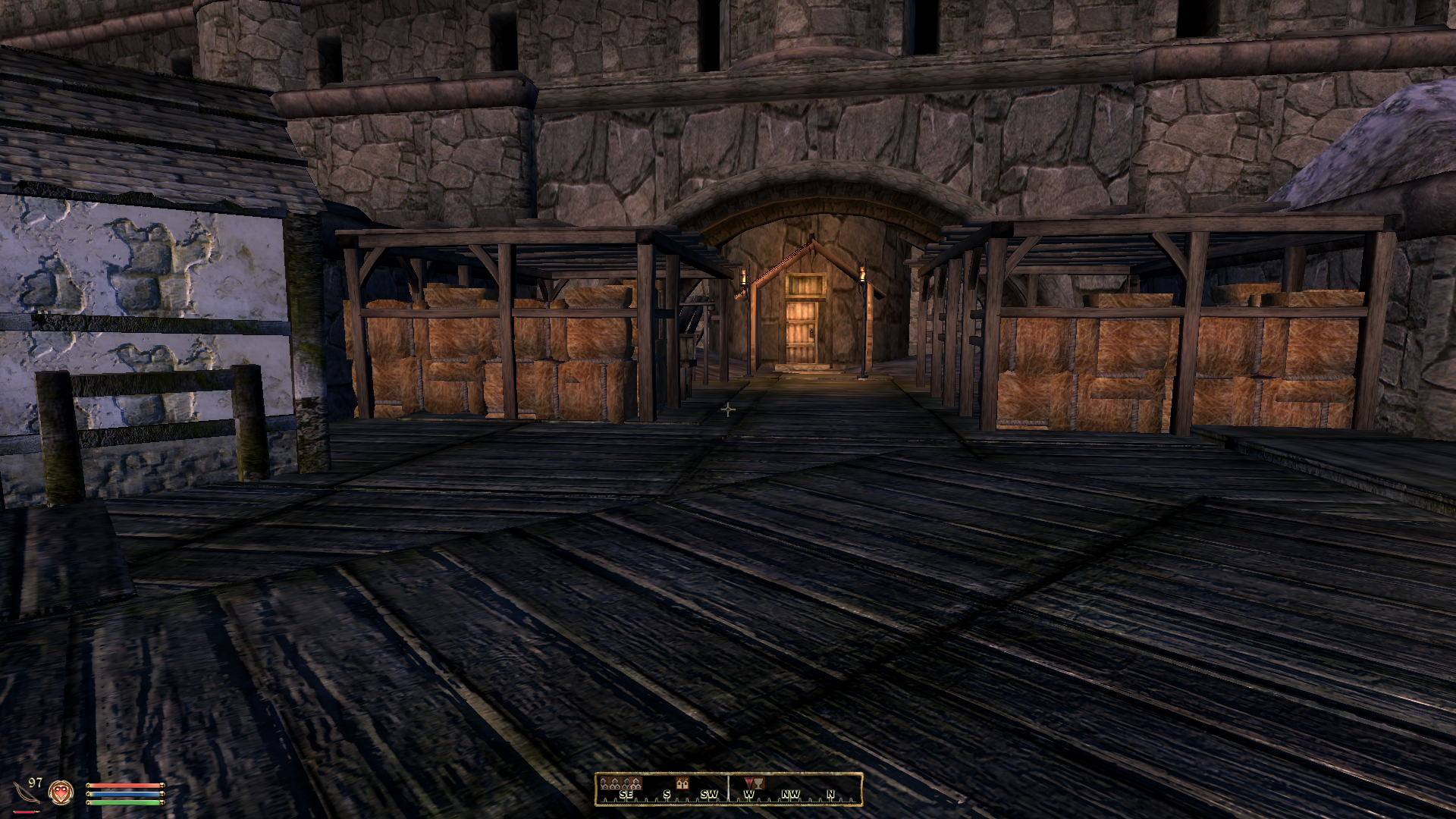Image resolution: width=1456 pixels, height=819 pixels.
Task: Select the heart-shaped active spell icon
Action: 61,792
